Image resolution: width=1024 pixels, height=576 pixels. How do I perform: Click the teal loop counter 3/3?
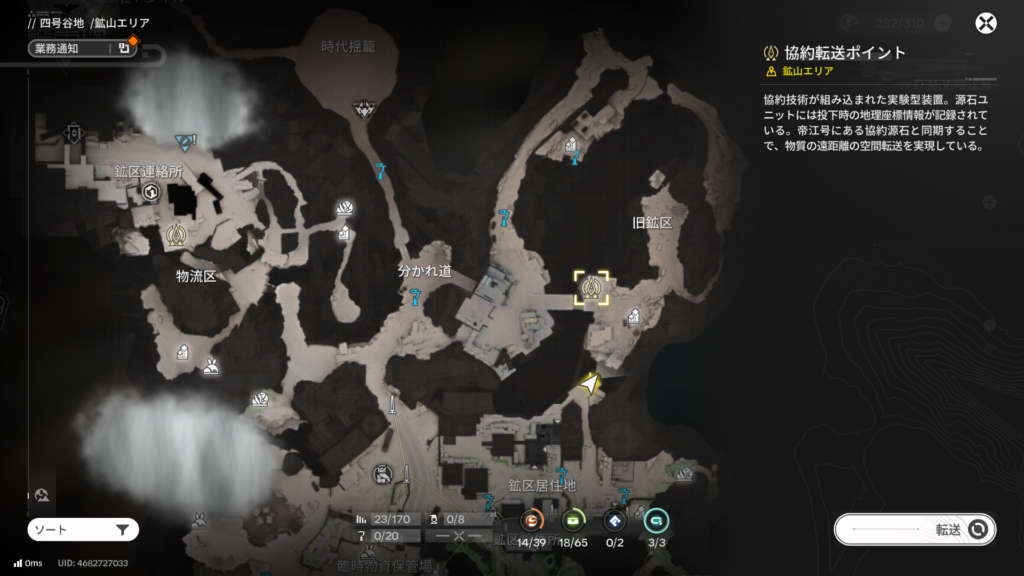(x=656, y=520)
